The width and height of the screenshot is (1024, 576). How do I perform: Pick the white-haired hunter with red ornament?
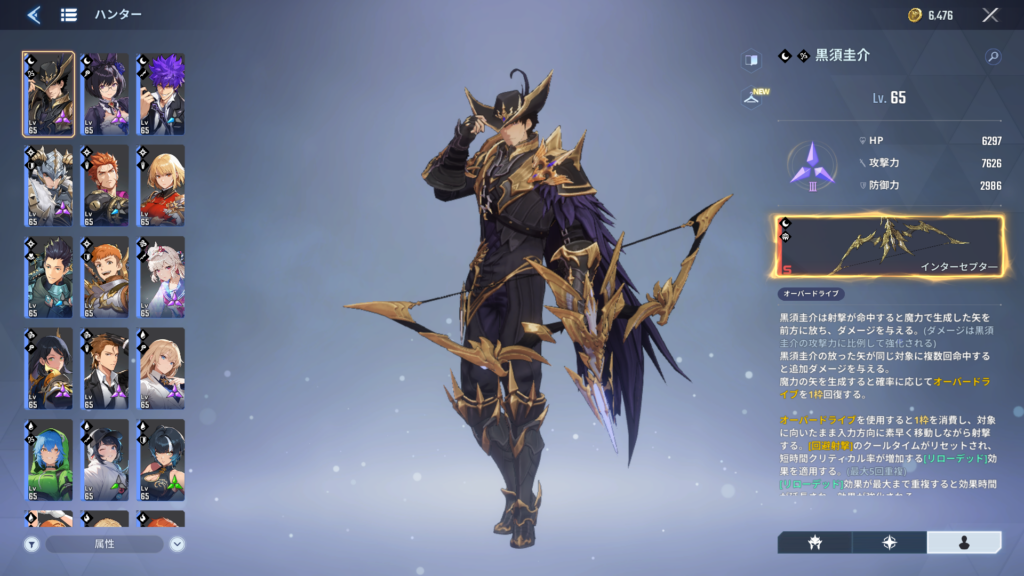tap(160, 277)
